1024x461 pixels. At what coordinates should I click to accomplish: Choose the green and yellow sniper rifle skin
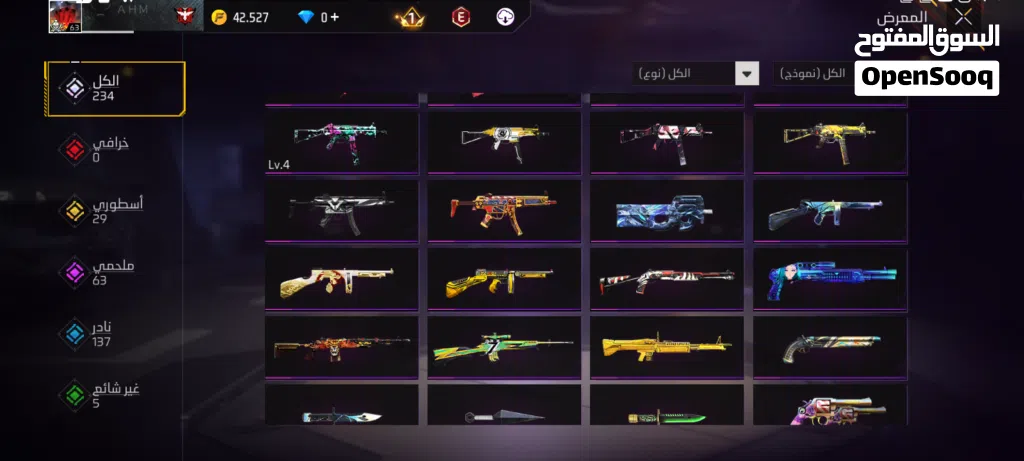pyautogui.click(x=504, y=346)
